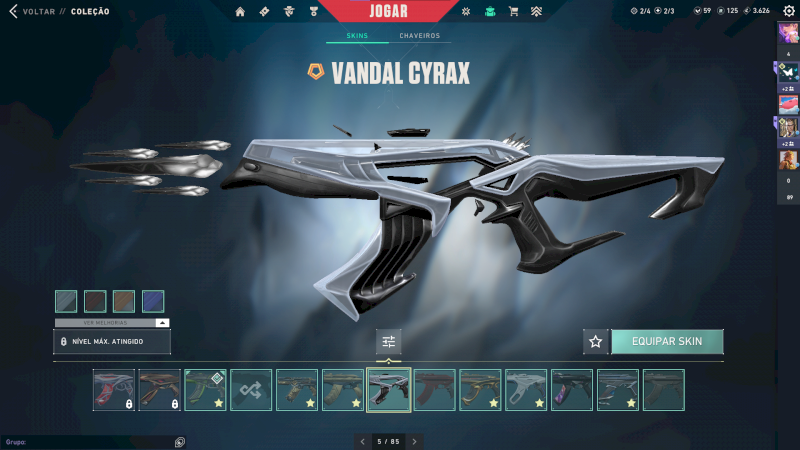Open the home icon in top bar
The image size is (800, 450).
tap(240, 11)
